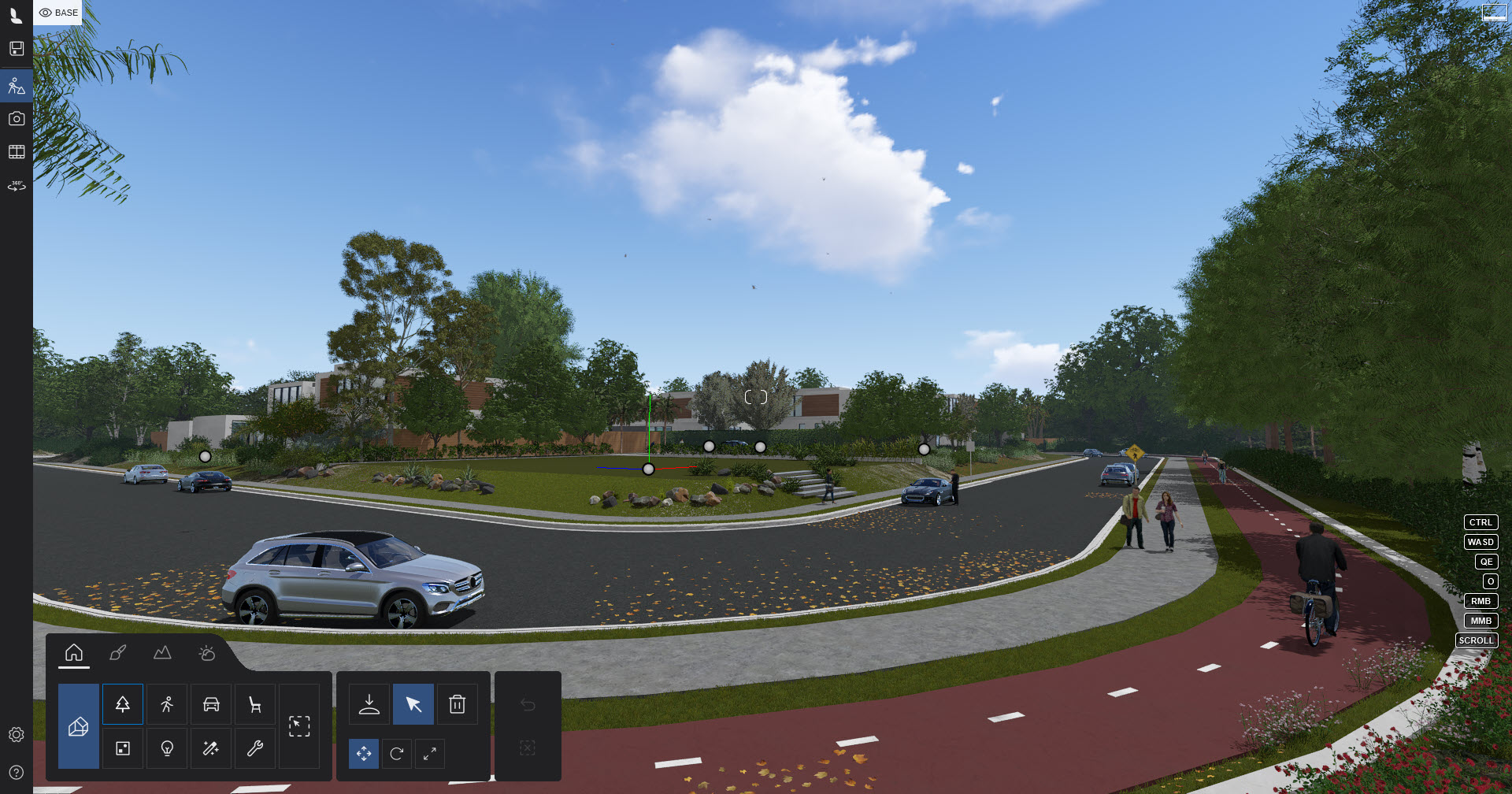Open the help question mark

tap(17, 773)
